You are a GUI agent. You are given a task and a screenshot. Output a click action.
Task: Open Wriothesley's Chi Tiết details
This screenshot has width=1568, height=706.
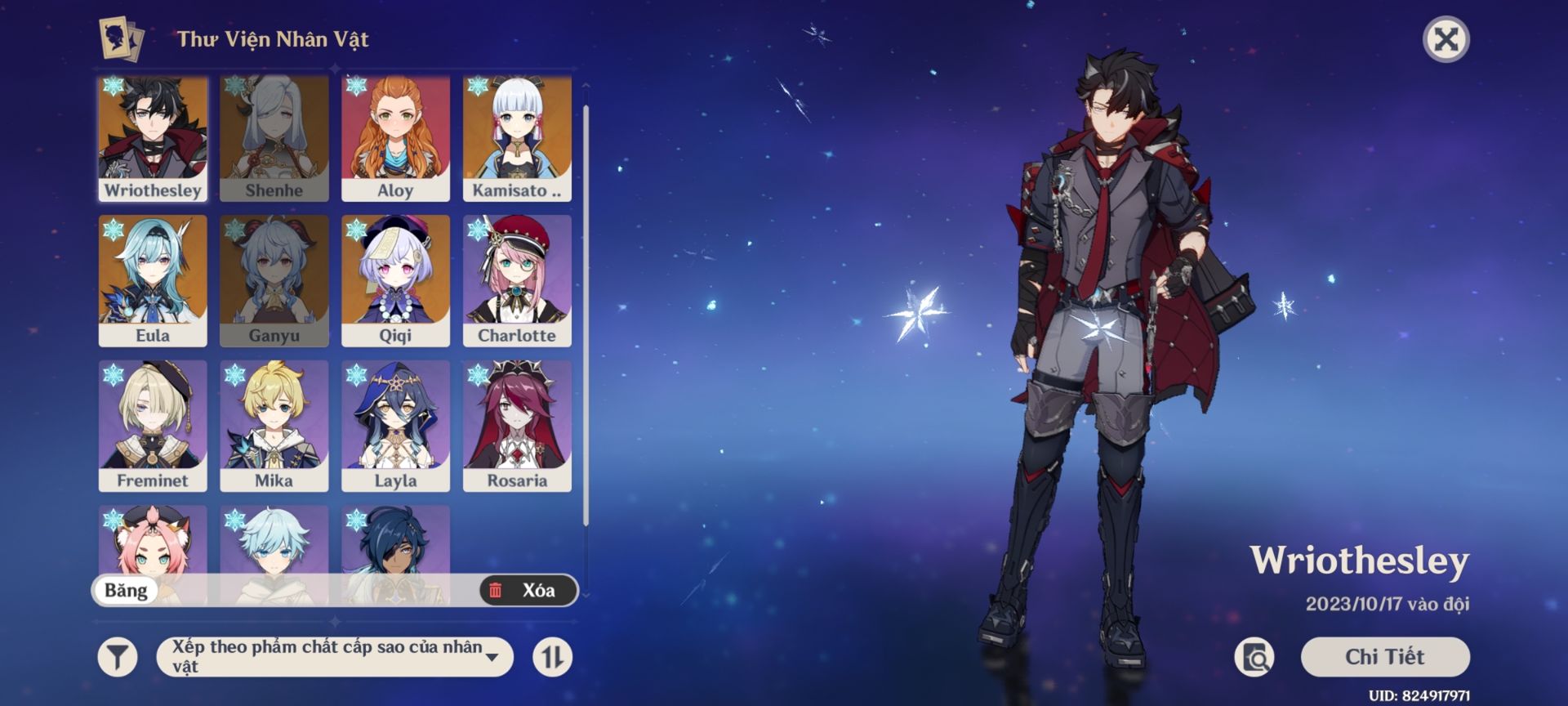(x=1384, y=657)
